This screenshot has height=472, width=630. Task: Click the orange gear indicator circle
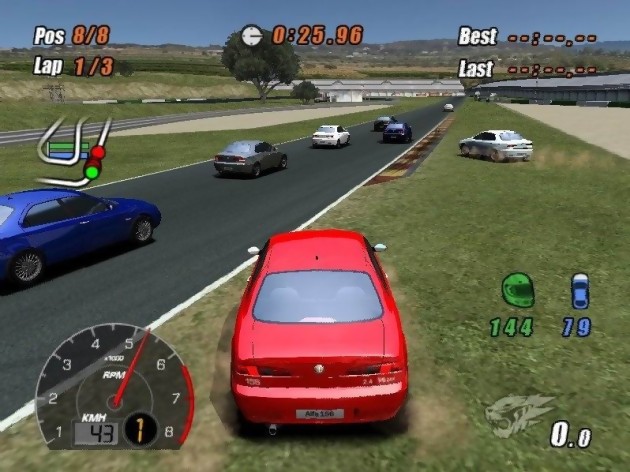[141, 430]
